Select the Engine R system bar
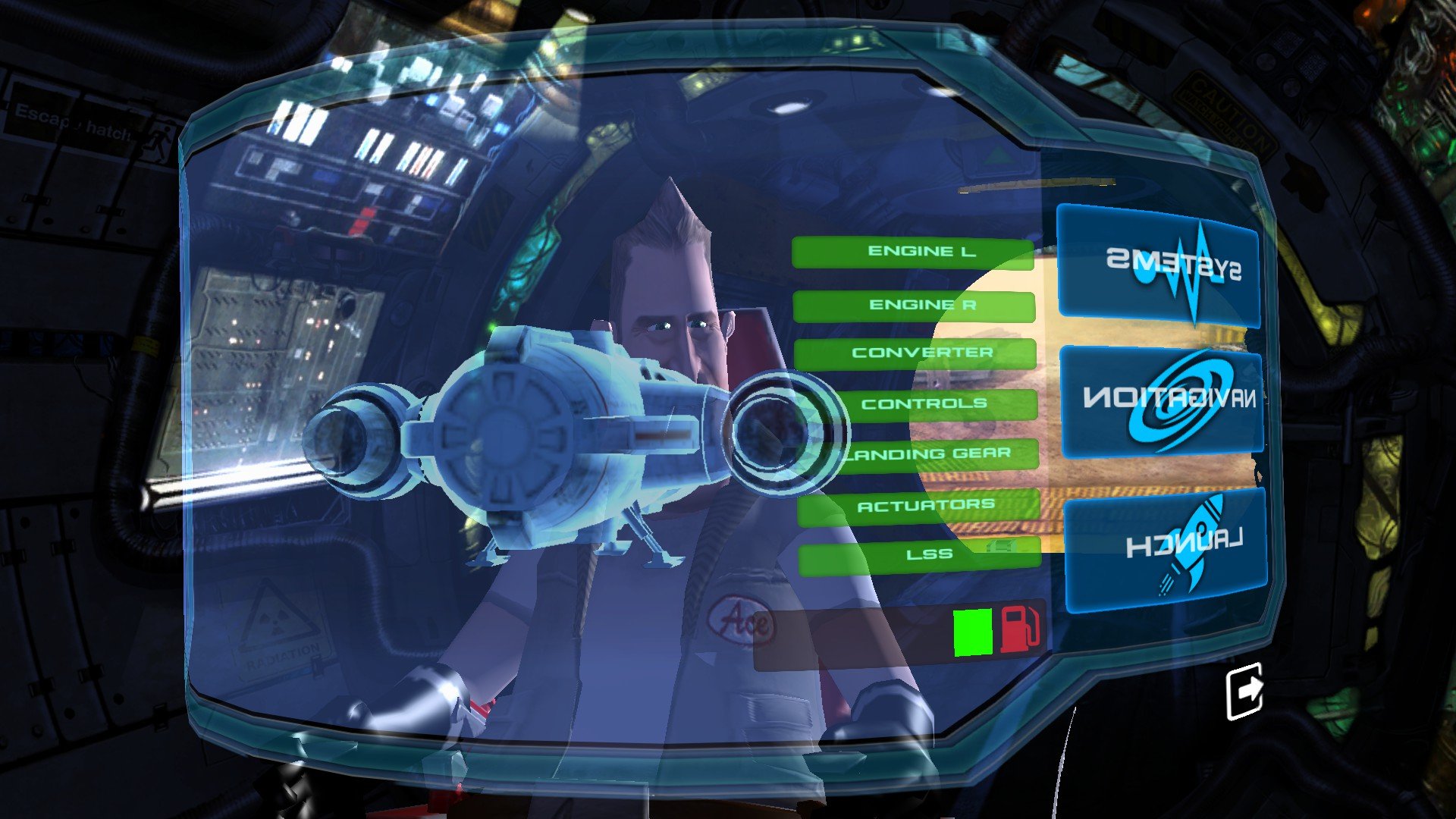1456x819 pixels. coord(914,306)
